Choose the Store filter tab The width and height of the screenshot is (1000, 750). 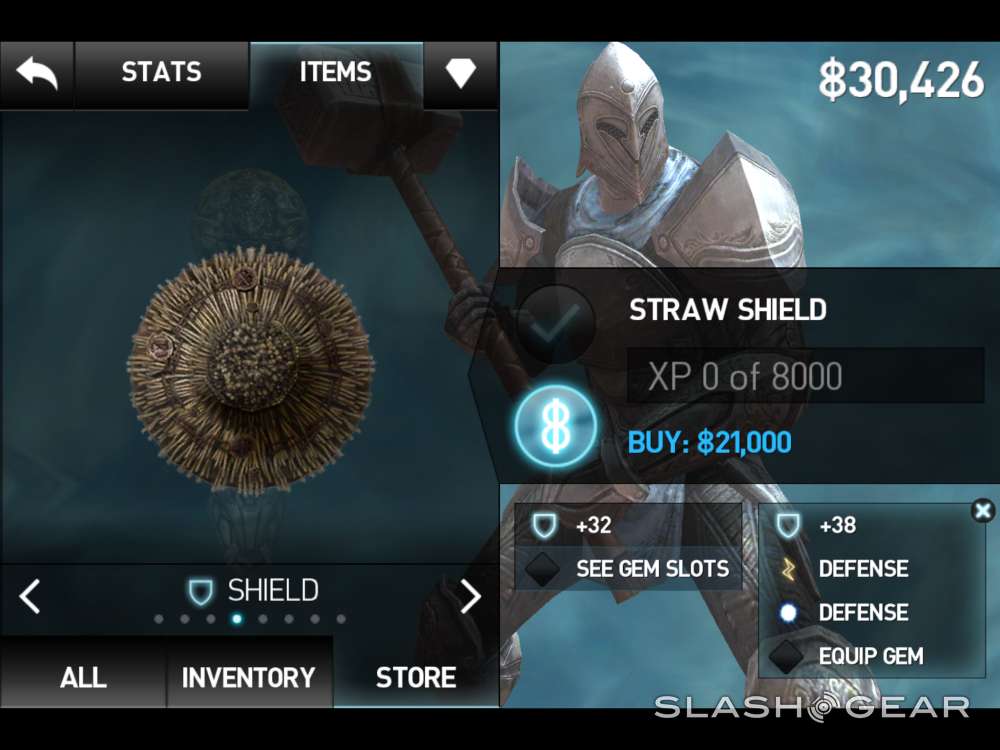tap(416, 677)
